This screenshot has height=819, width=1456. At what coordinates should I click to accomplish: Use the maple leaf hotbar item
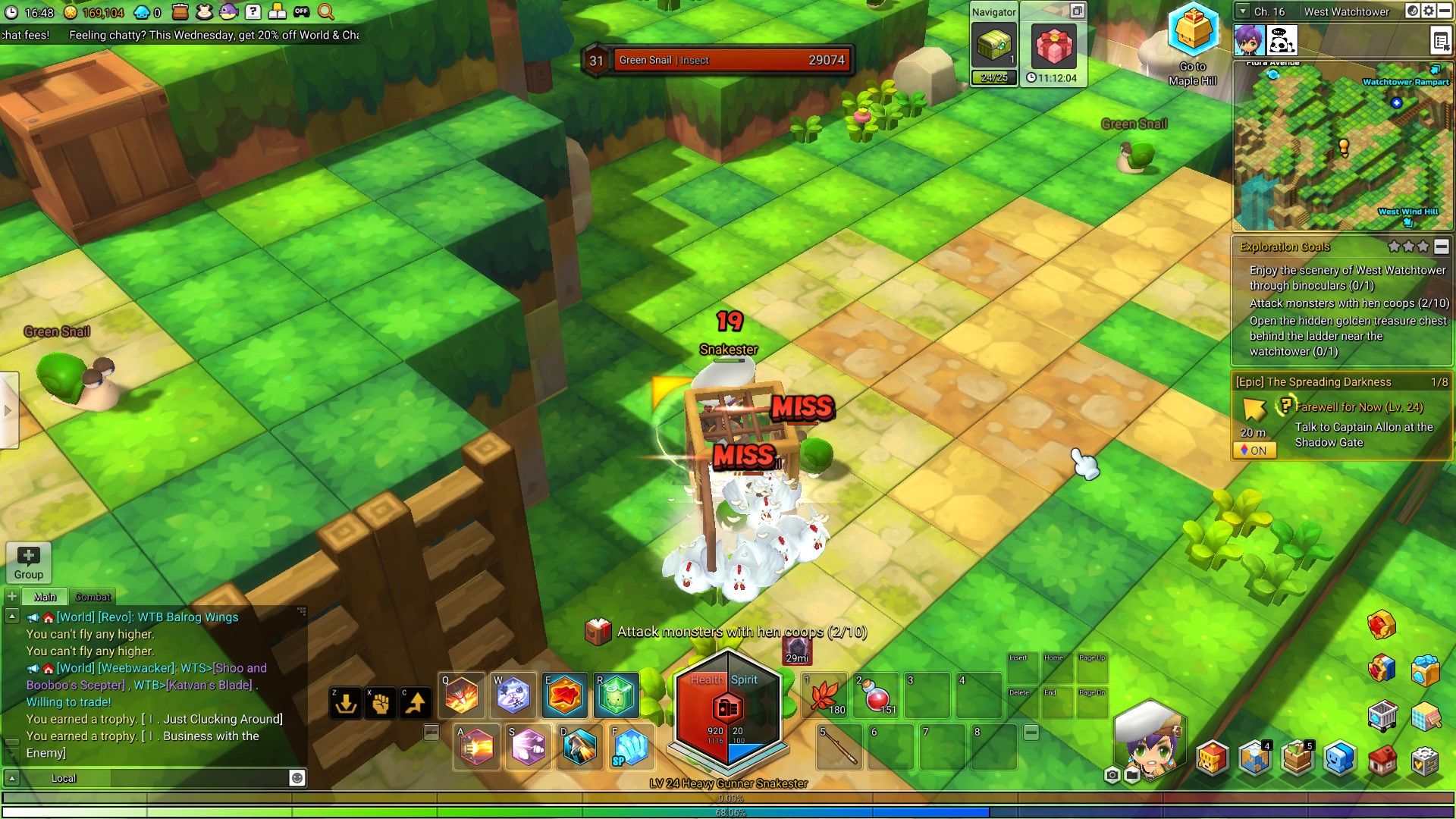[x=825, y=695]
